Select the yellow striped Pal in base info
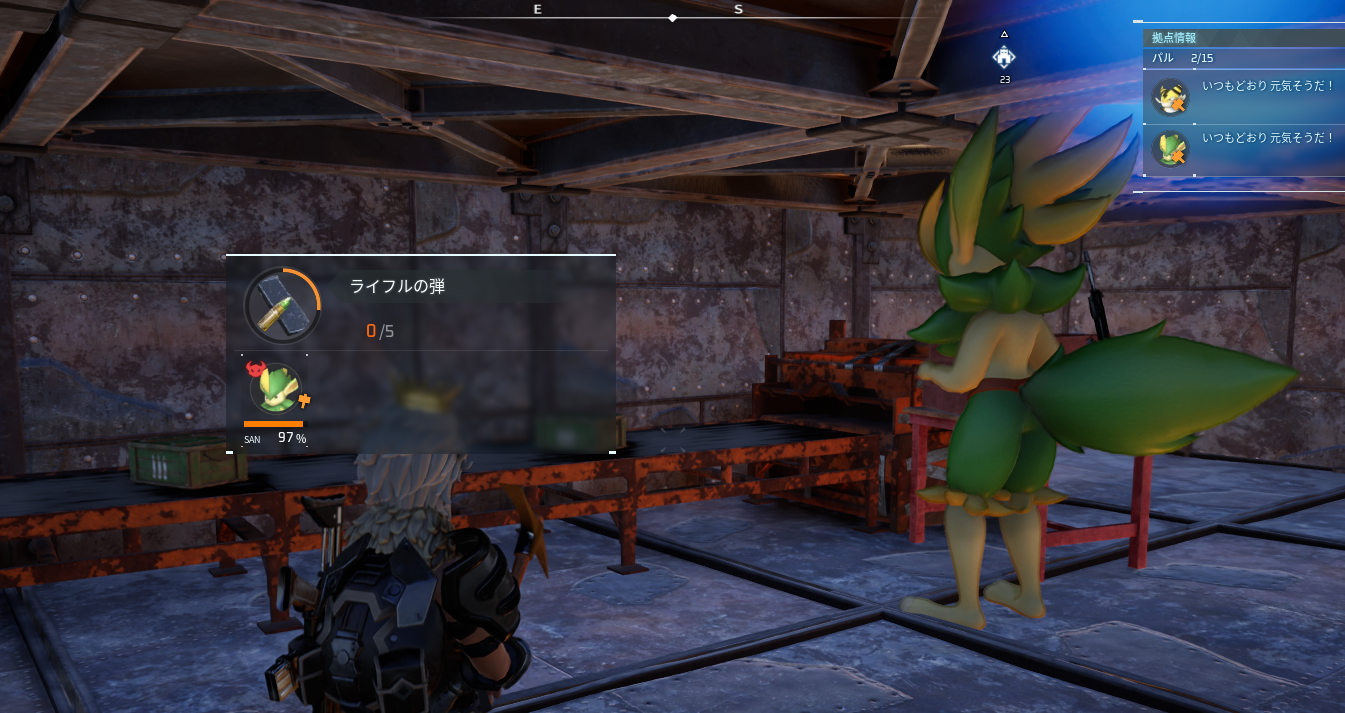Image resolution: width=1345 pixels, height=713 pixels. 1168,98
